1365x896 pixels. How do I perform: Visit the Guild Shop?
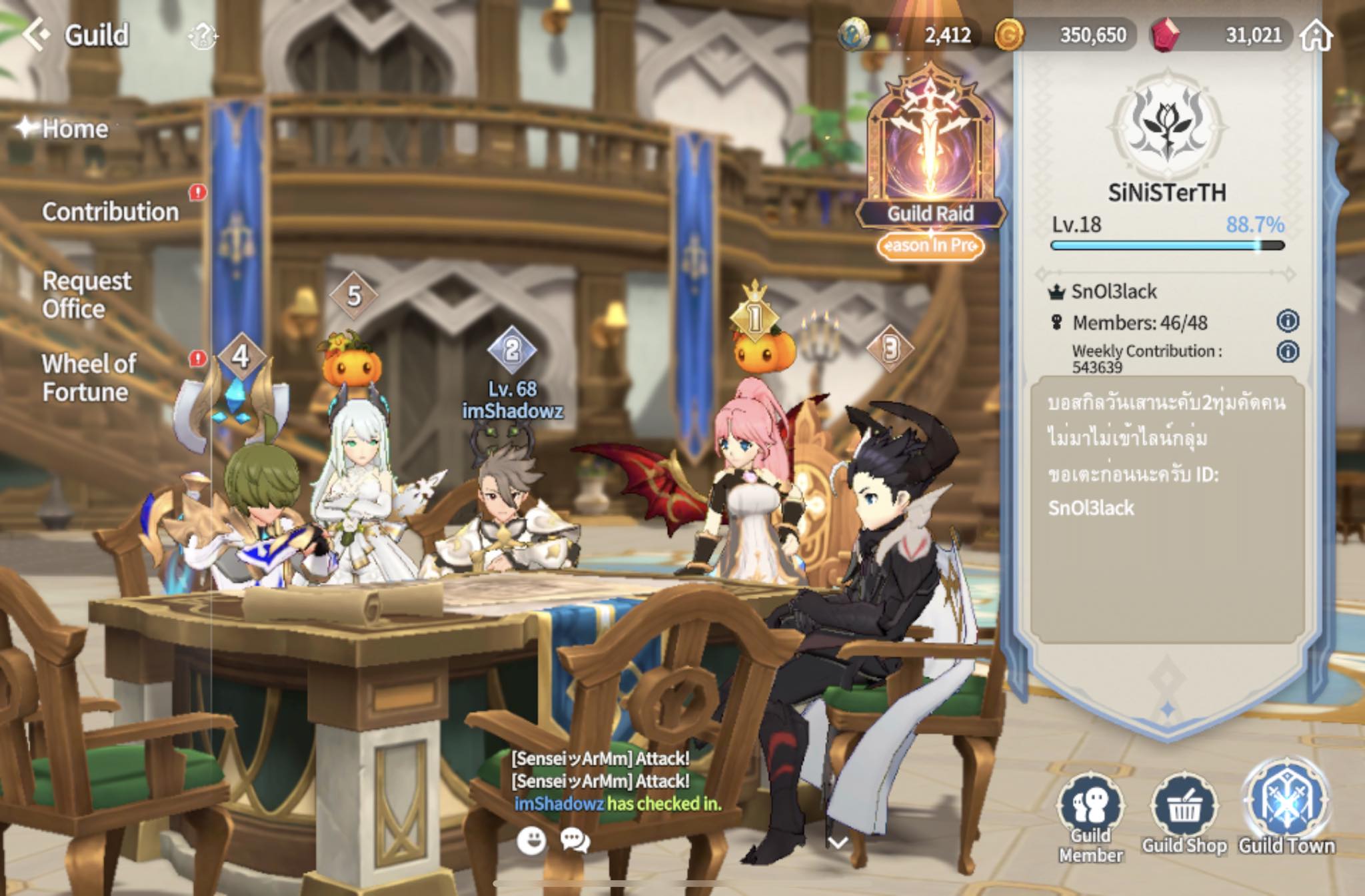(x=1184, y=814)
